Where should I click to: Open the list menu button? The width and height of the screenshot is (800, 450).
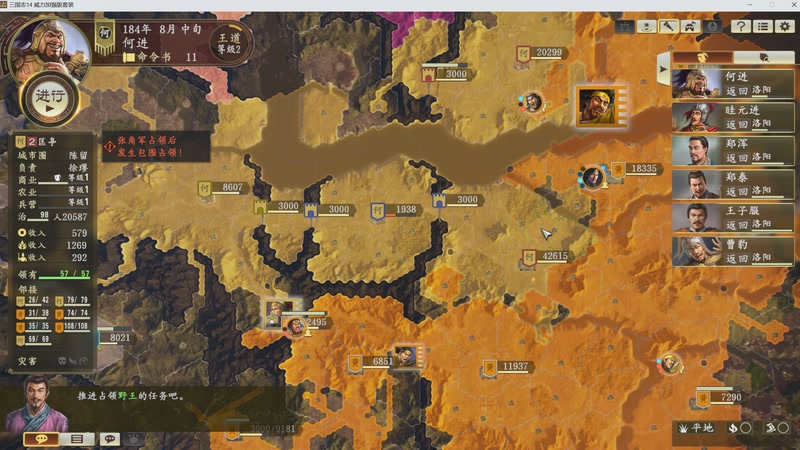pos(763,27)
